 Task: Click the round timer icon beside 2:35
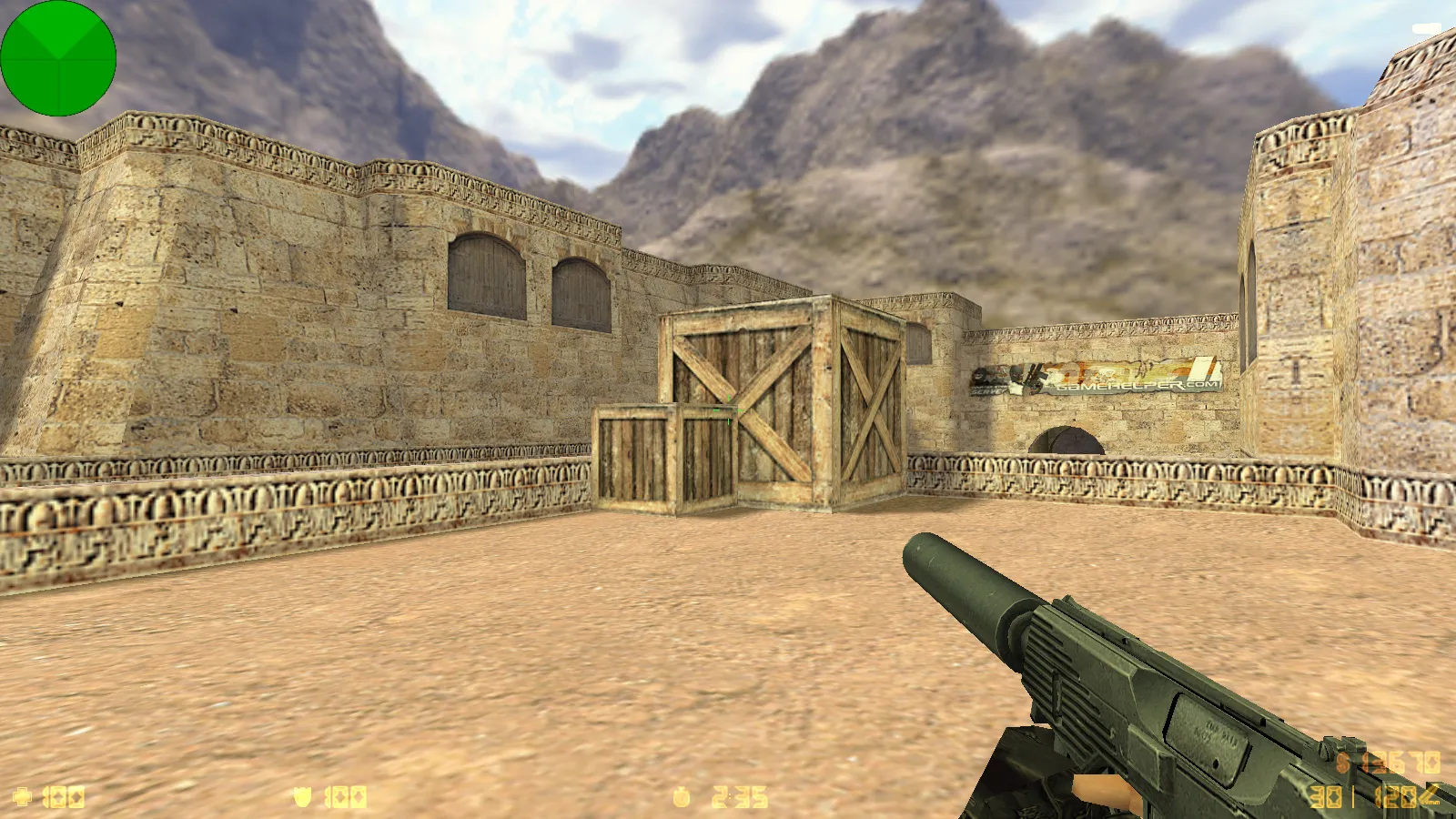click(681, 796)
